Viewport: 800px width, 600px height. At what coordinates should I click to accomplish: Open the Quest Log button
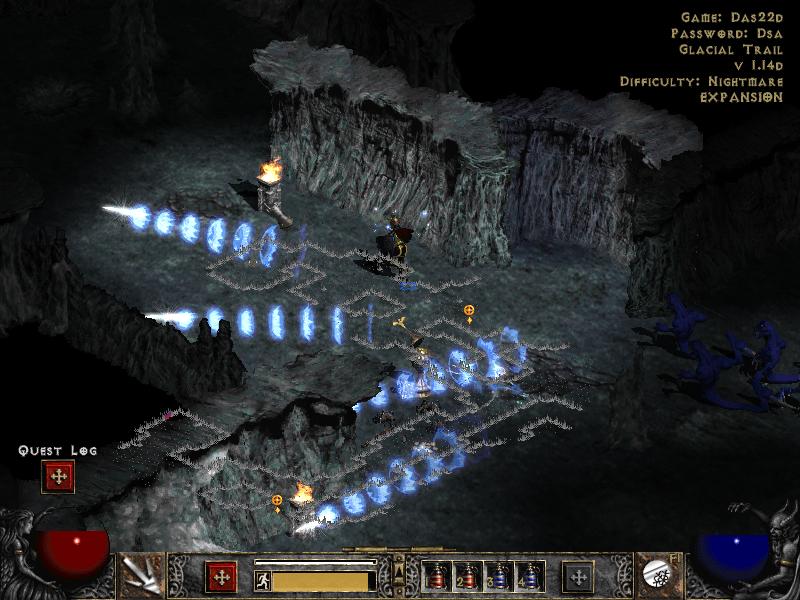point(58,478)
